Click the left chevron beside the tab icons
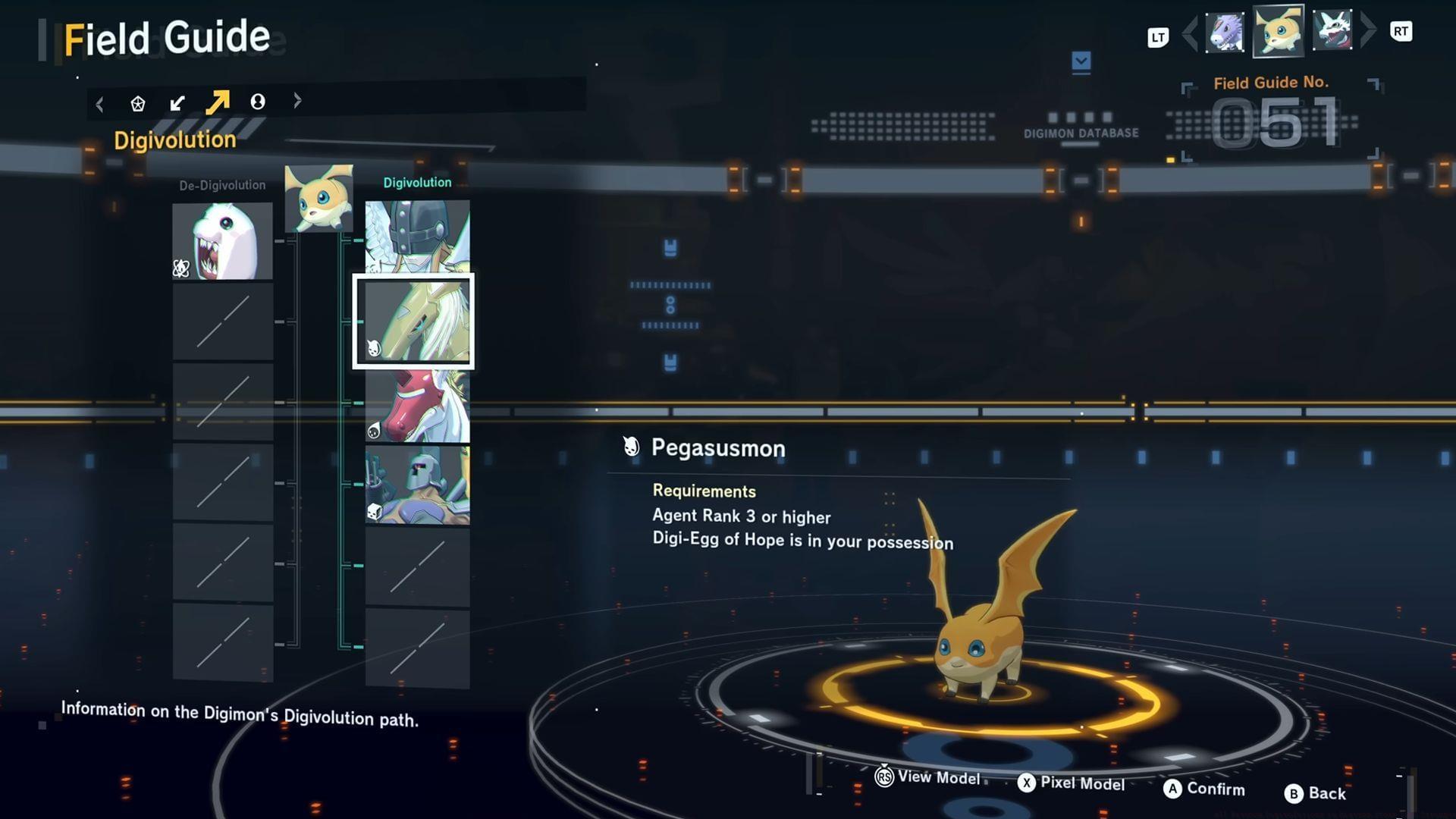1456x819 pixels. tap(100, 103)
